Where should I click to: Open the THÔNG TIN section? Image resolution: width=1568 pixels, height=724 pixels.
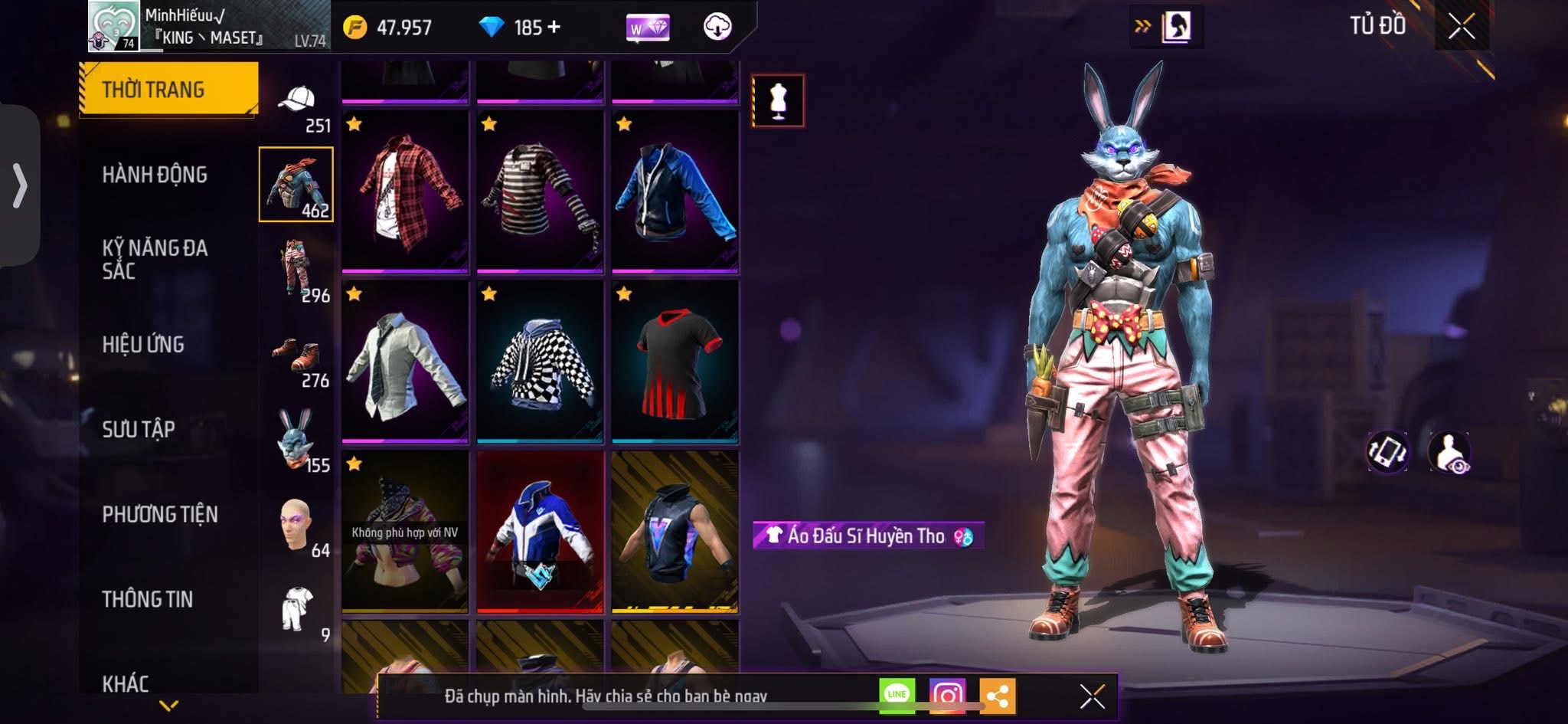point(148,599)
